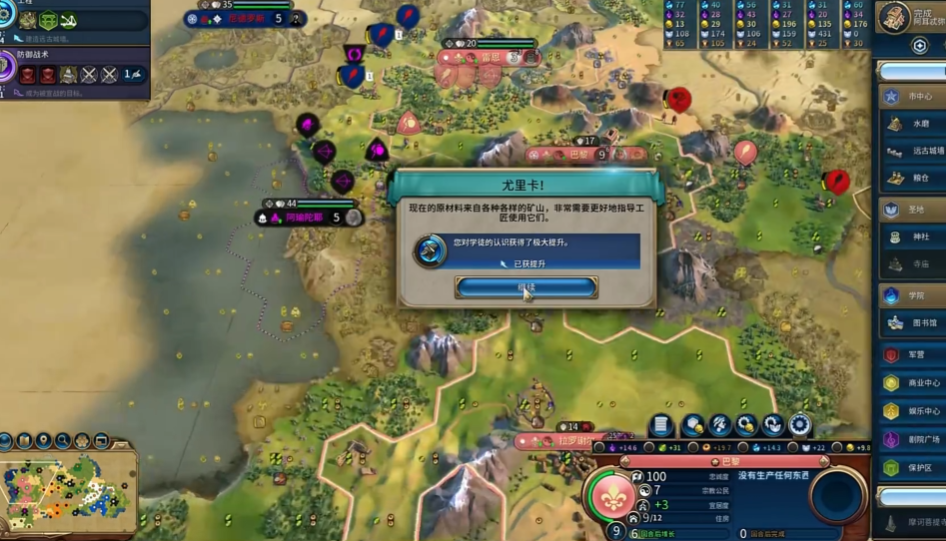This screenshot has height=541, width=946.
Task: Choose the 军营 (Encampment) district
Action: (912, 355)
